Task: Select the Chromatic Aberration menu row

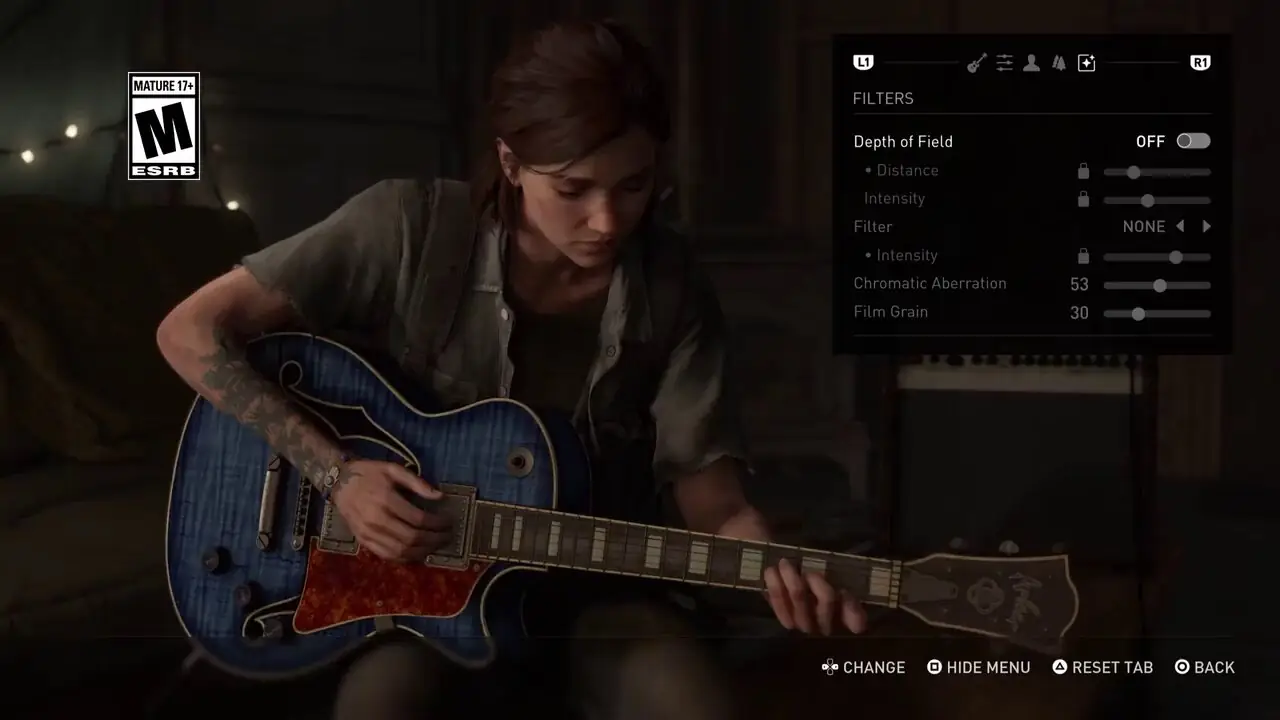Action: pos(930,283)
